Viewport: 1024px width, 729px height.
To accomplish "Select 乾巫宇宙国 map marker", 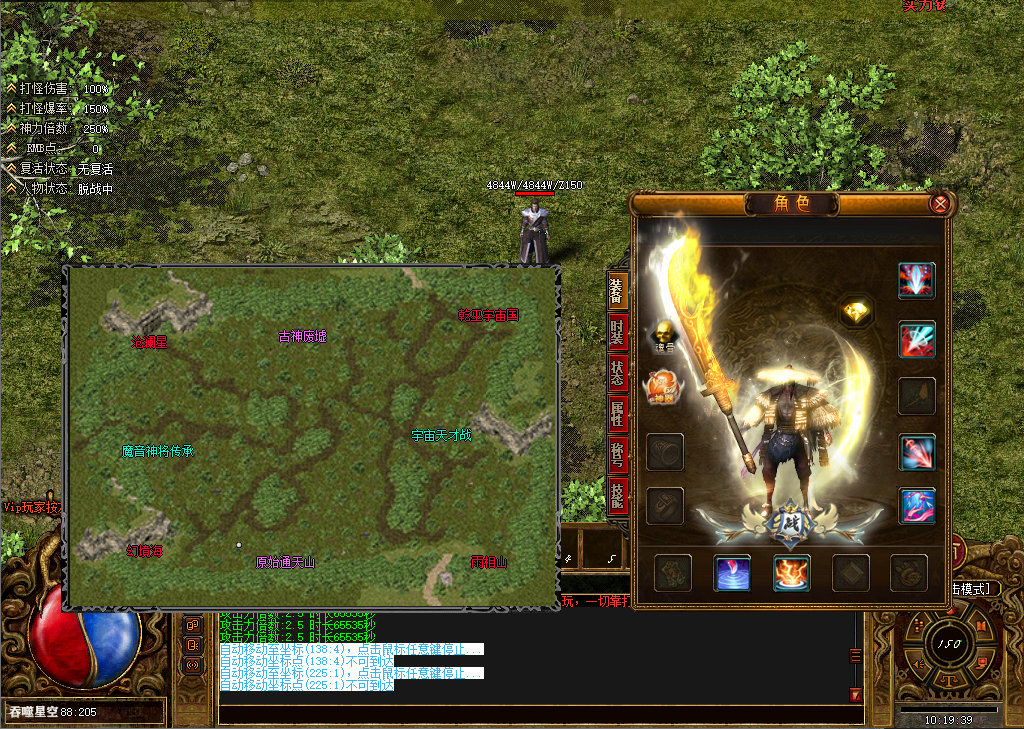I will click(x=488, y=315).
